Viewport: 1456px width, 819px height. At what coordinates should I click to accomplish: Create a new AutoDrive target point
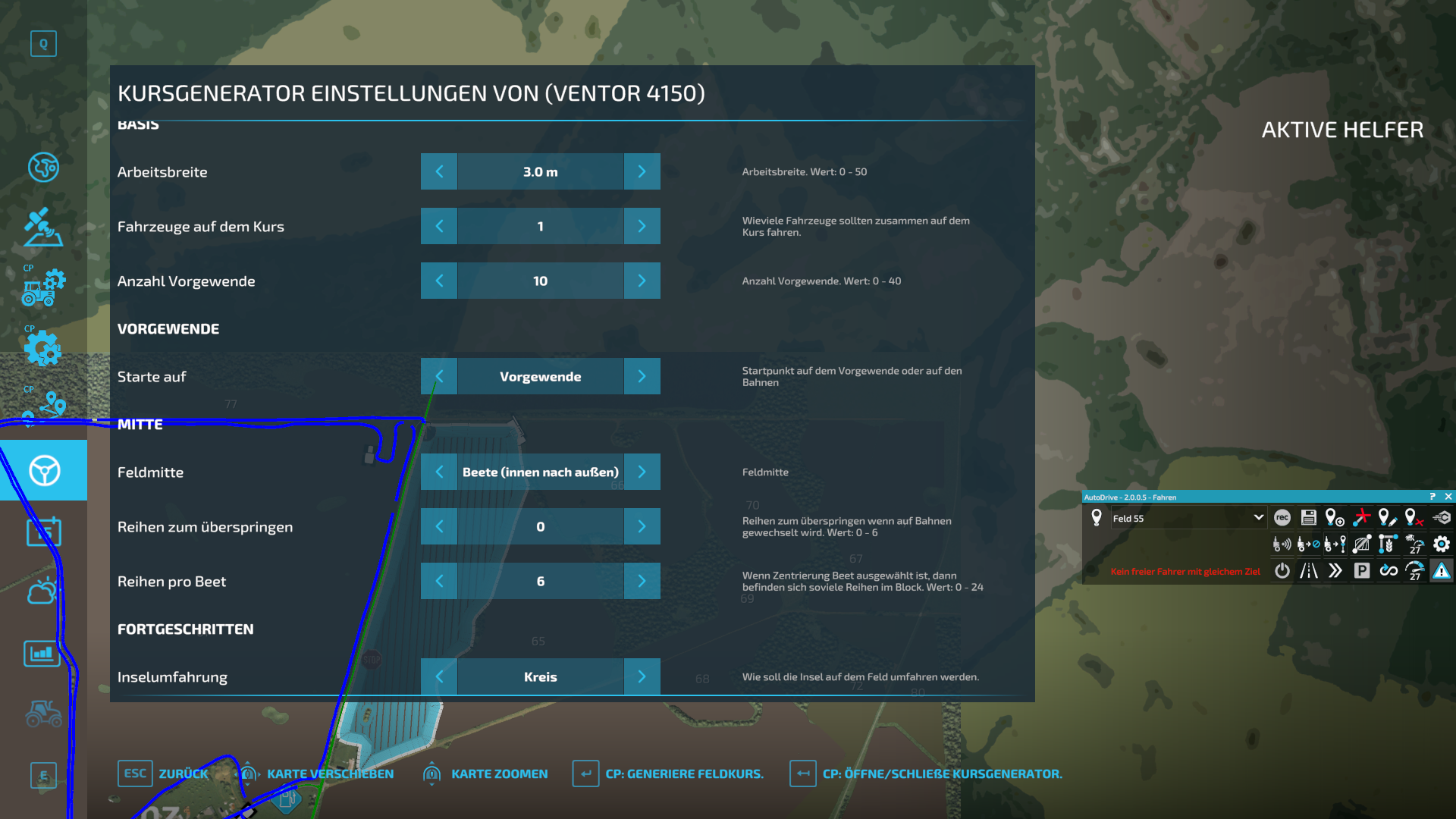click(1335, 518)
